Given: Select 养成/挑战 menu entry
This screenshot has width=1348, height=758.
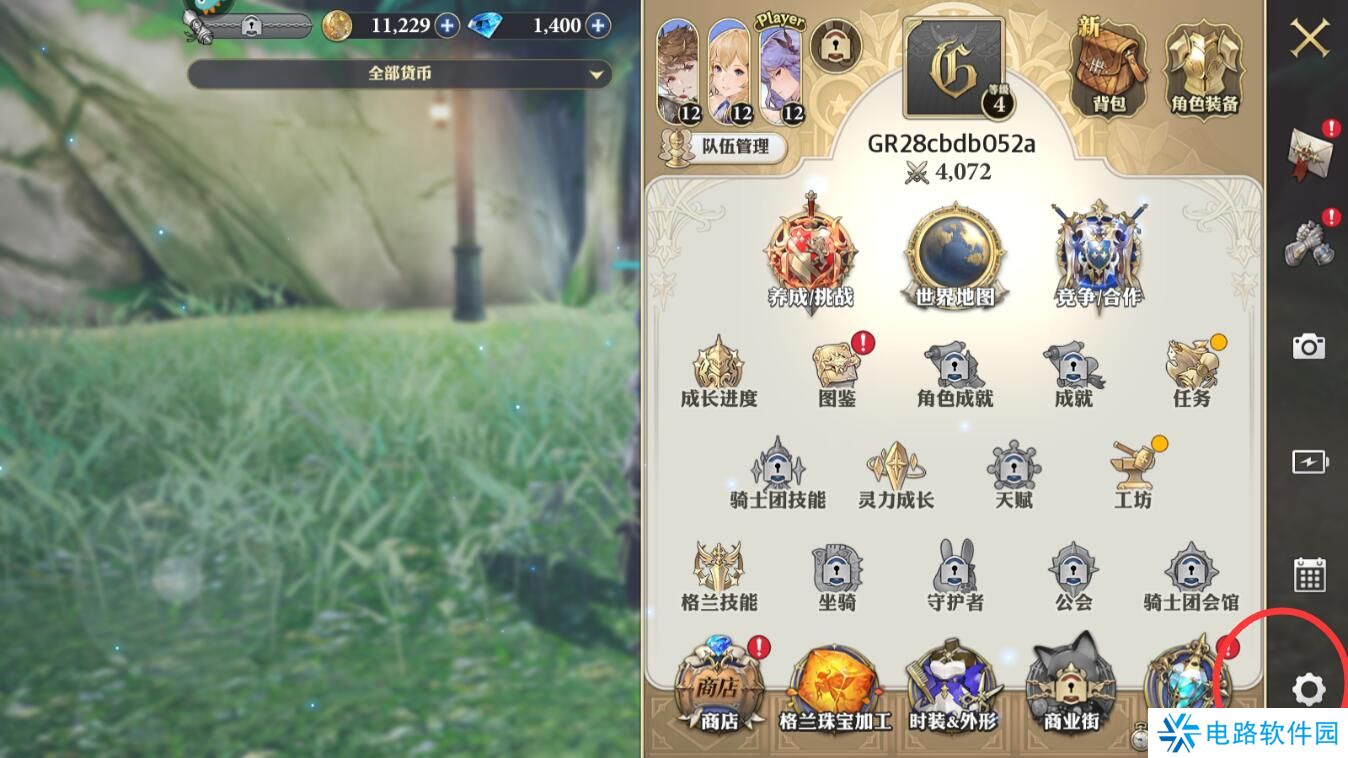Looking at the screenshot, I should click(811, 255).
